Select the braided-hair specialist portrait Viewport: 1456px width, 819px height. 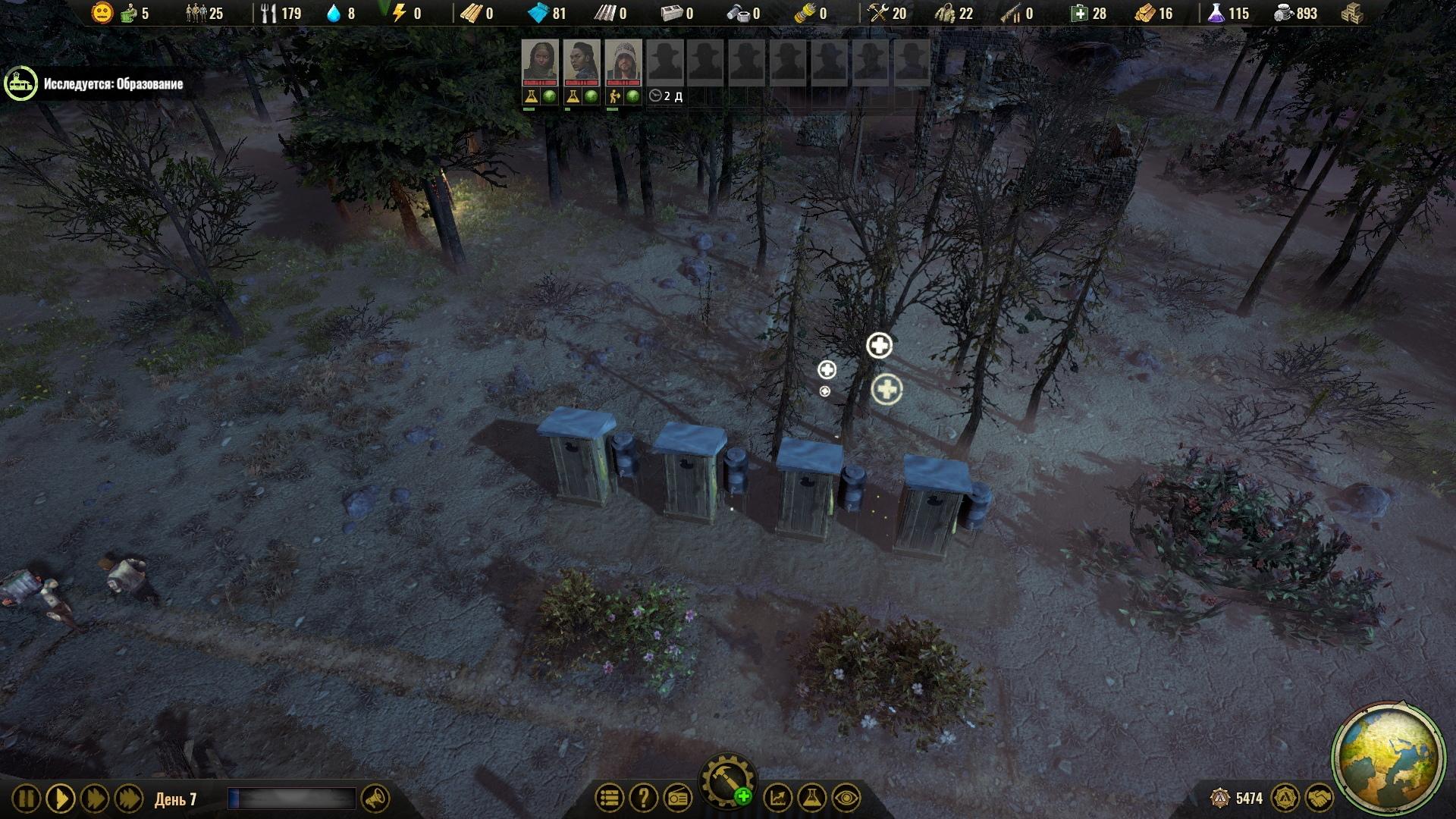(582, 61)
